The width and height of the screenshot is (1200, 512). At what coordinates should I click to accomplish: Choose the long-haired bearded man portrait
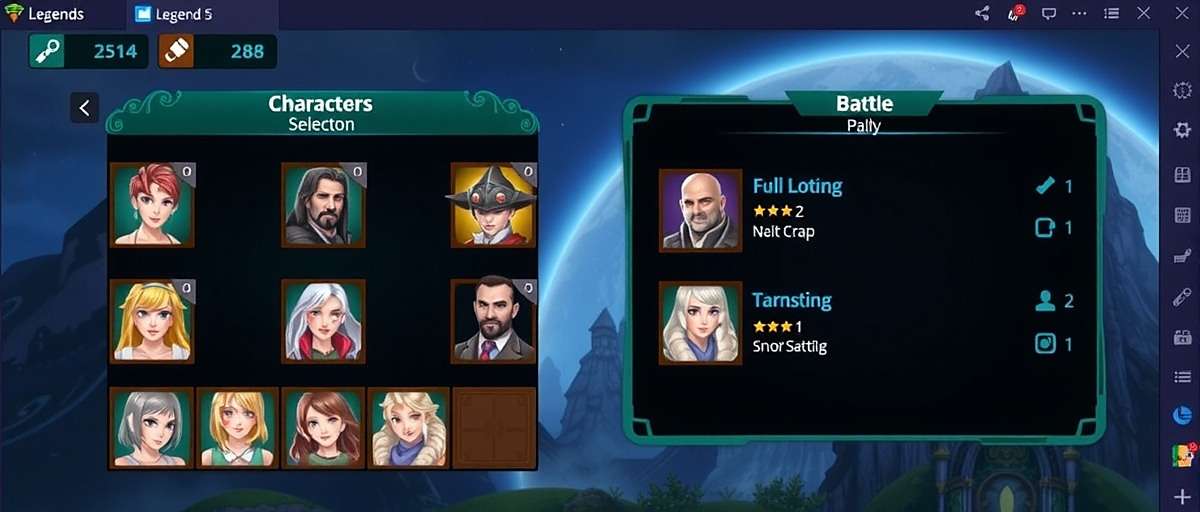coord(323,205)
